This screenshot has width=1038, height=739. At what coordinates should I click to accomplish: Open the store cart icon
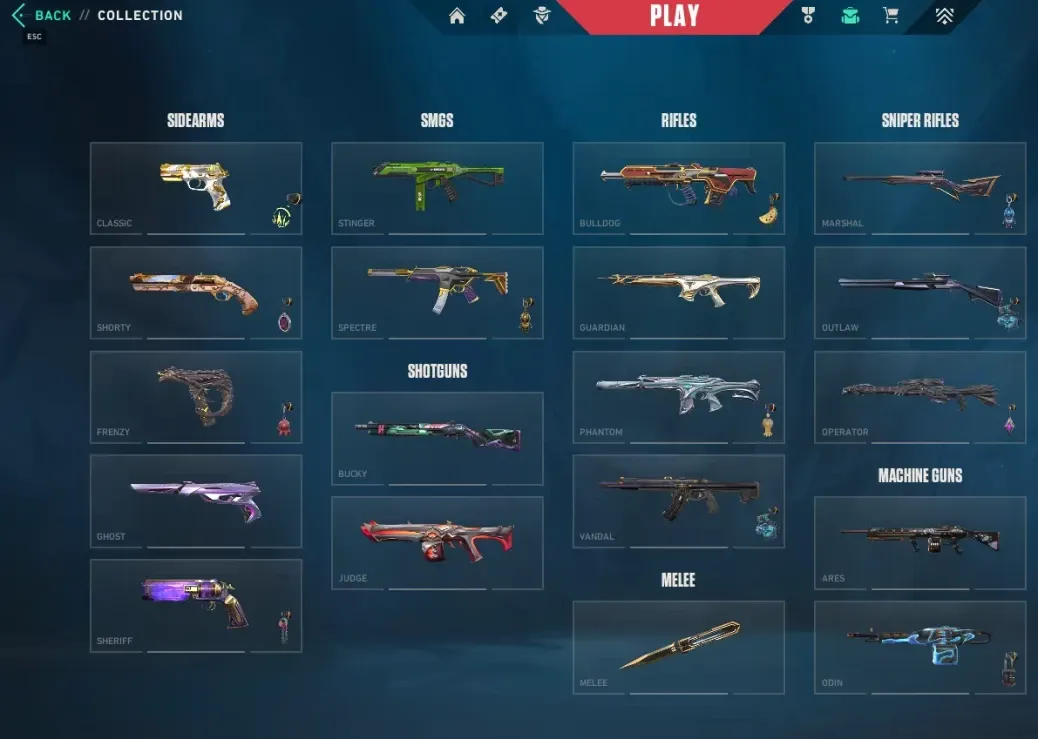tap(890, 16)
